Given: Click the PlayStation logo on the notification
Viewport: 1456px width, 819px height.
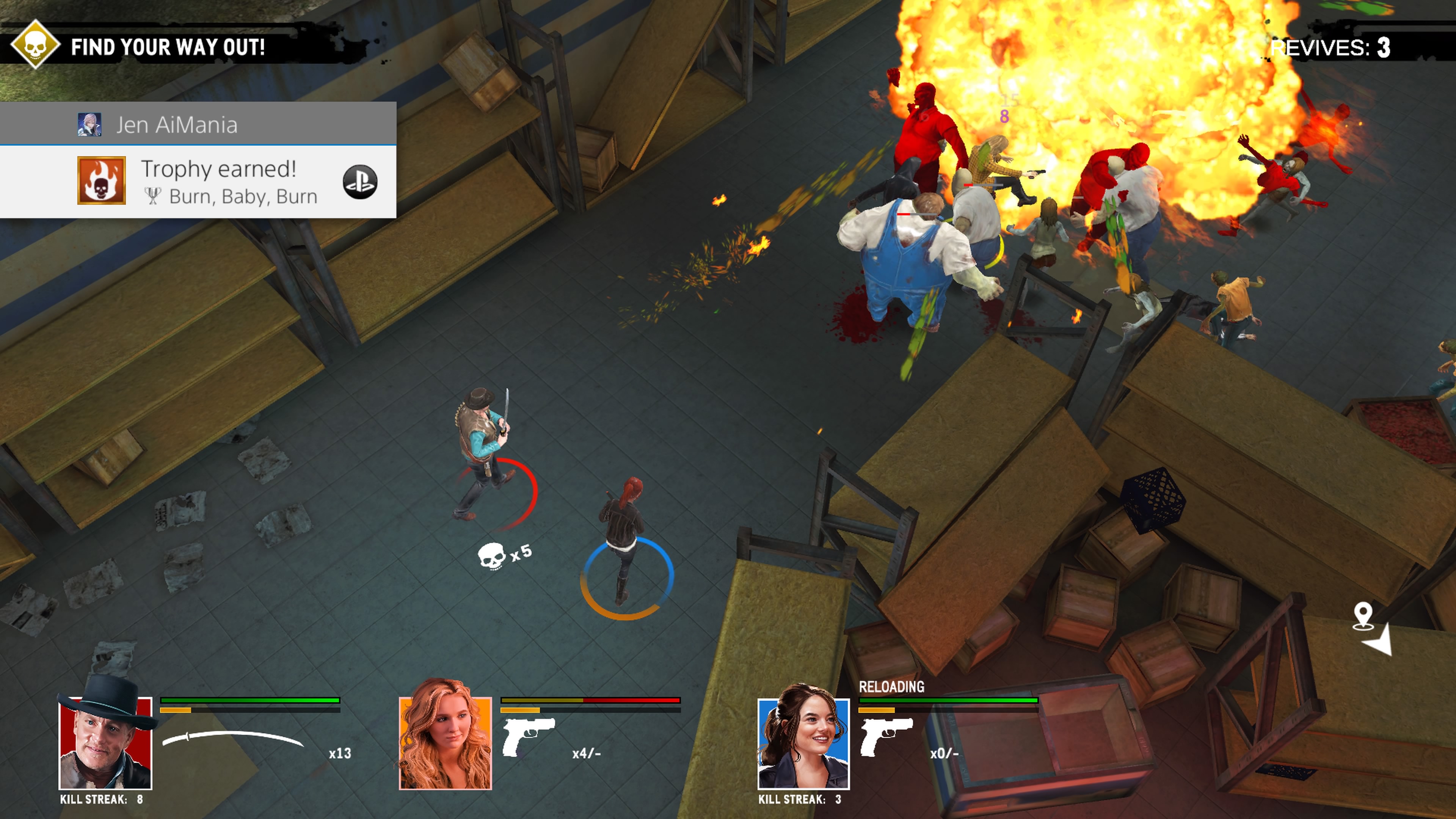Looking at the screenshot, I should coord(360,182).
